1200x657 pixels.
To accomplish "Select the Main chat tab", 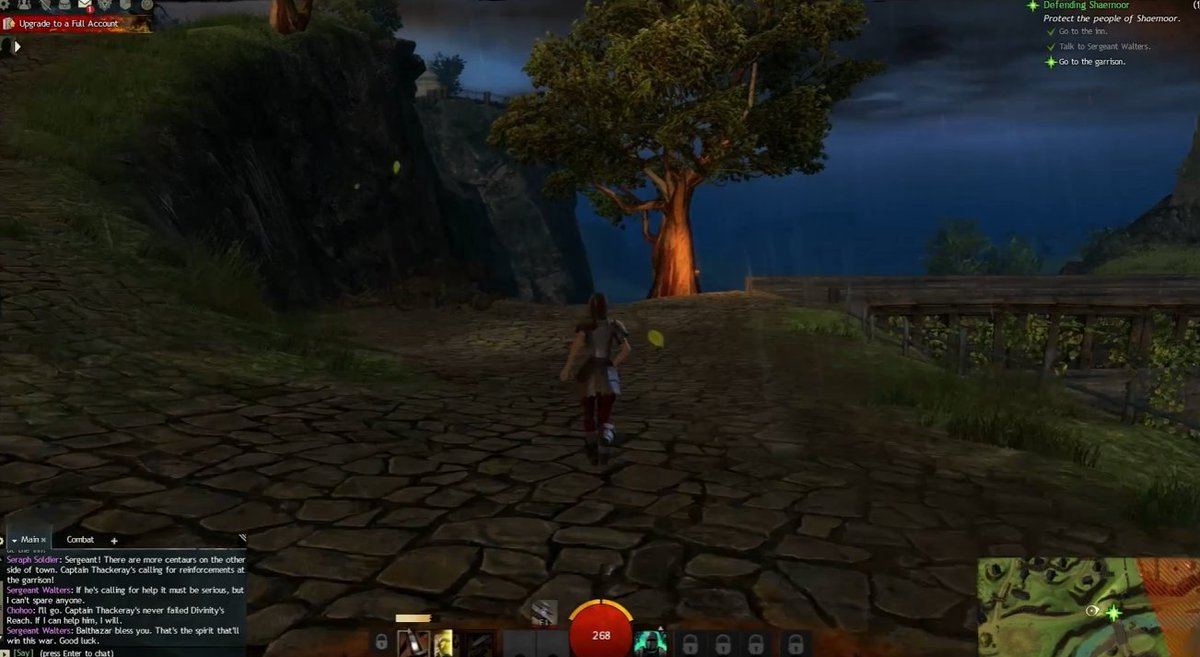I will pos(28,540).
